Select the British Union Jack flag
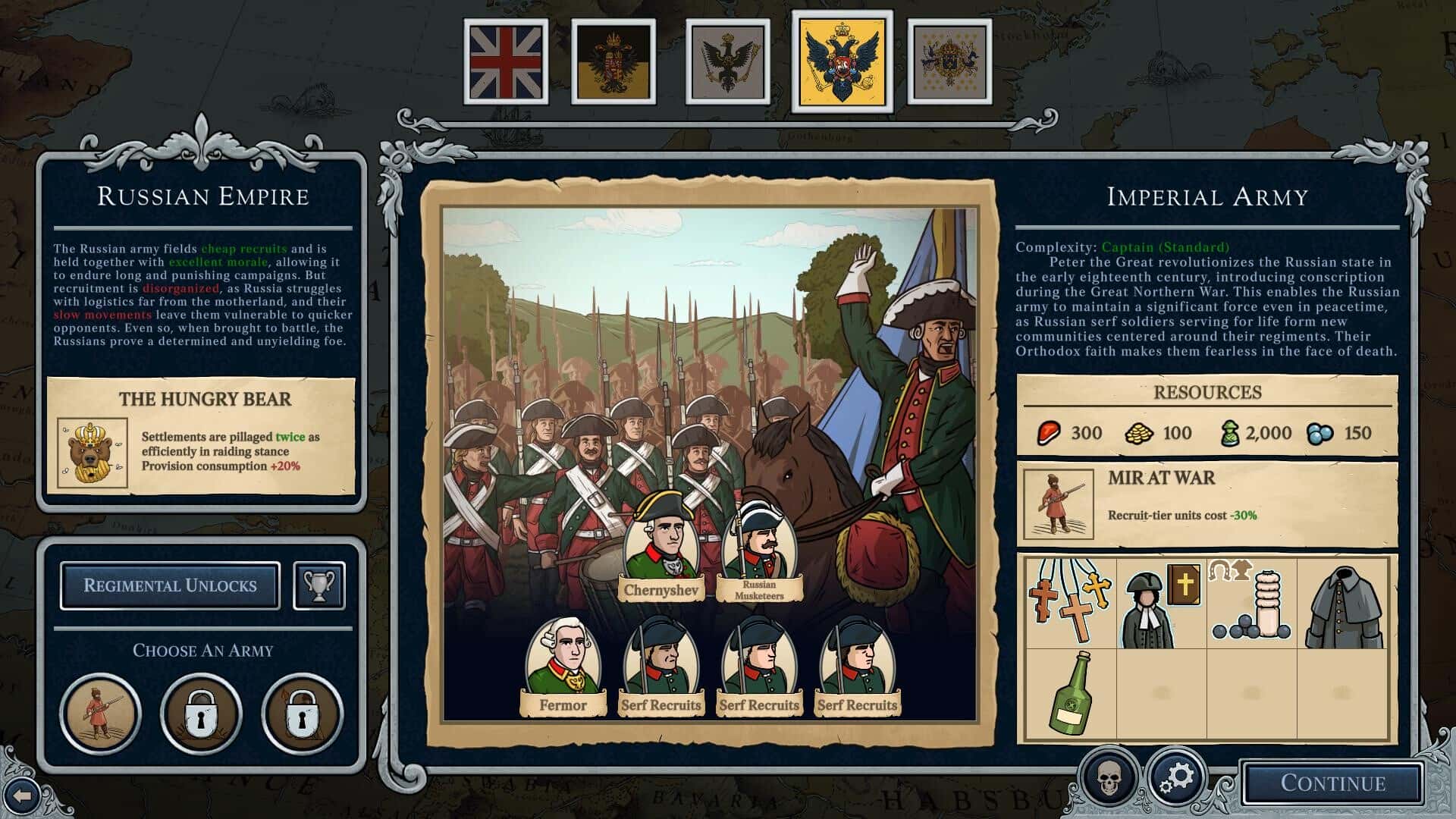 click(506, 62)
